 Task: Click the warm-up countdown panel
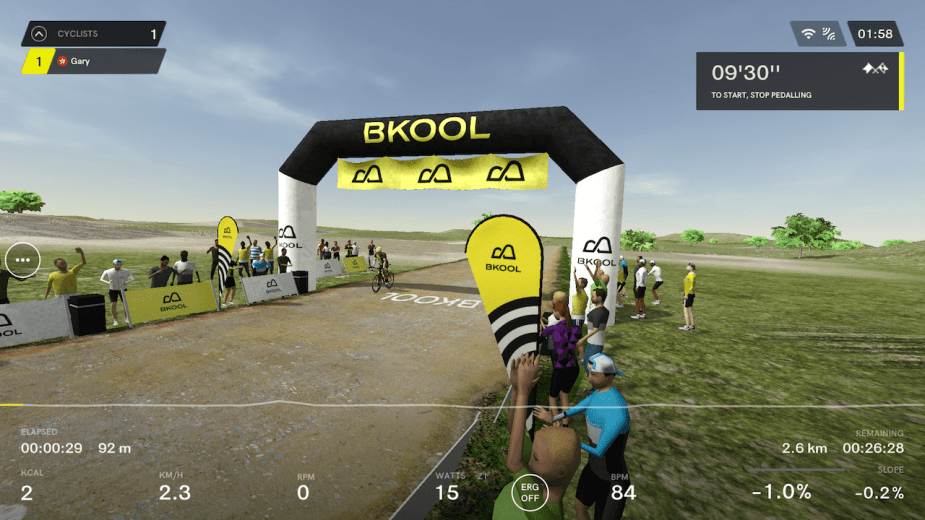tap(799, 81)
